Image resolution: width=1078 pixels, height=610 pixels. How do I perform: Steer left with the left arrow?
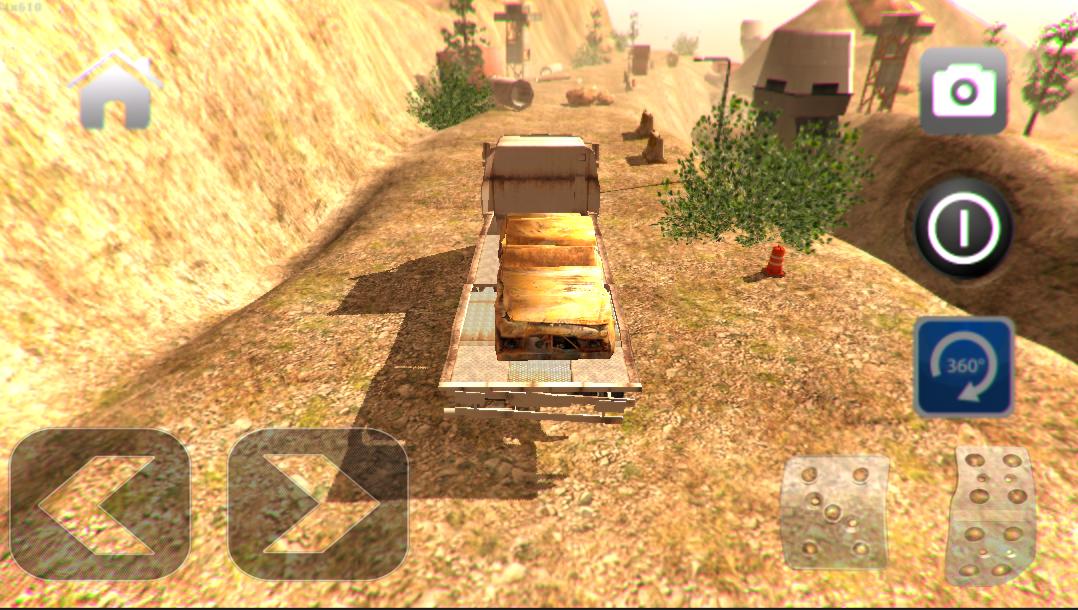[99, 504]
